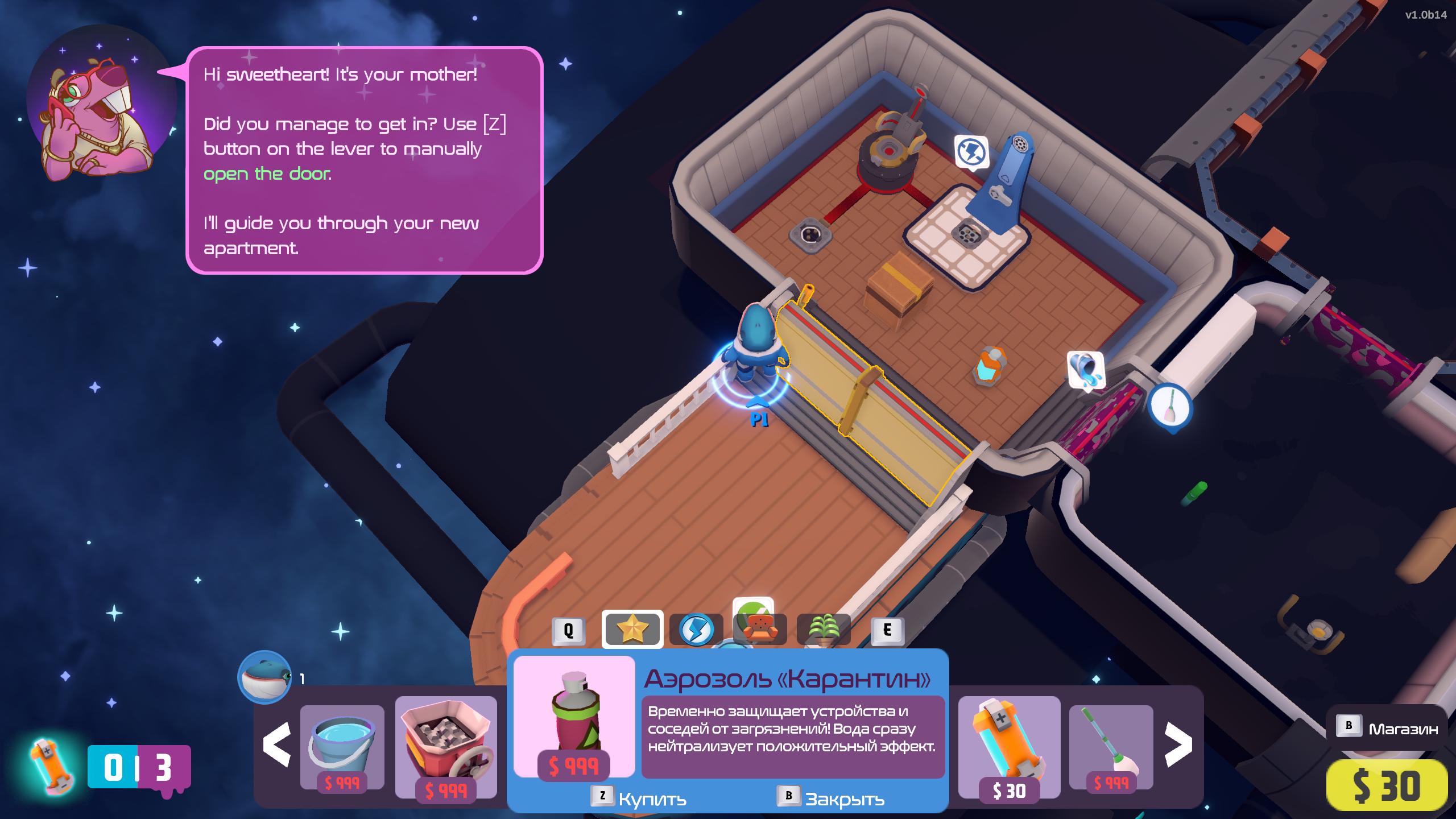Screen dimensions: 1456x819
Task: Buy the item with Купить
Action: 639,799
